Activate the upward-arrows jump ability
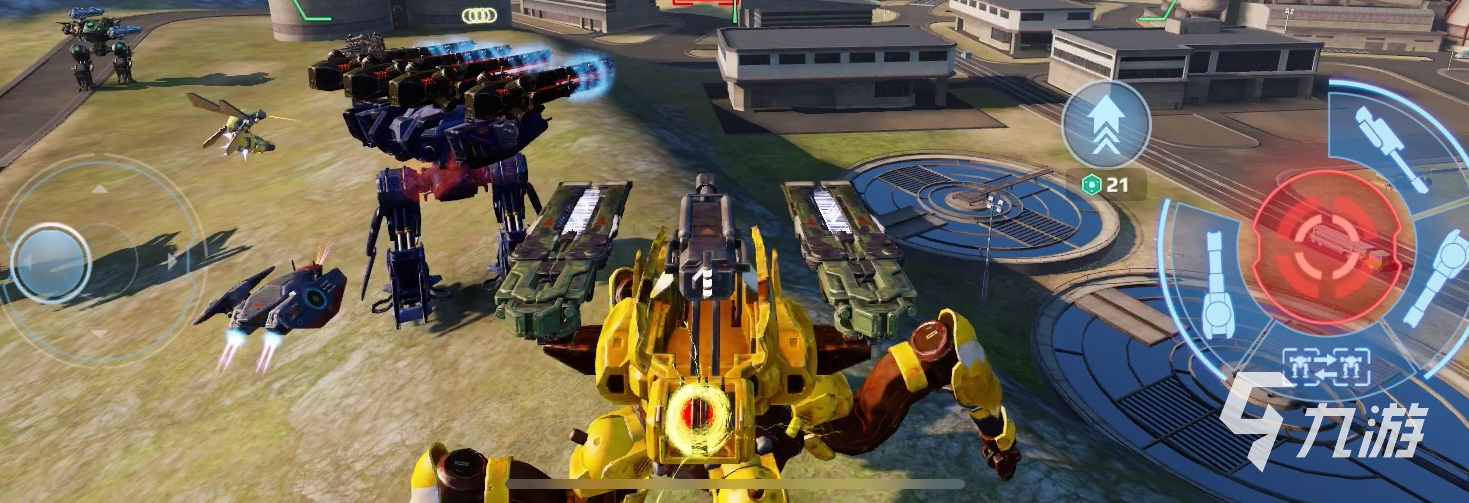Screen dimensions: 1469x503 pyautogui.click(x=1105, y=126)
